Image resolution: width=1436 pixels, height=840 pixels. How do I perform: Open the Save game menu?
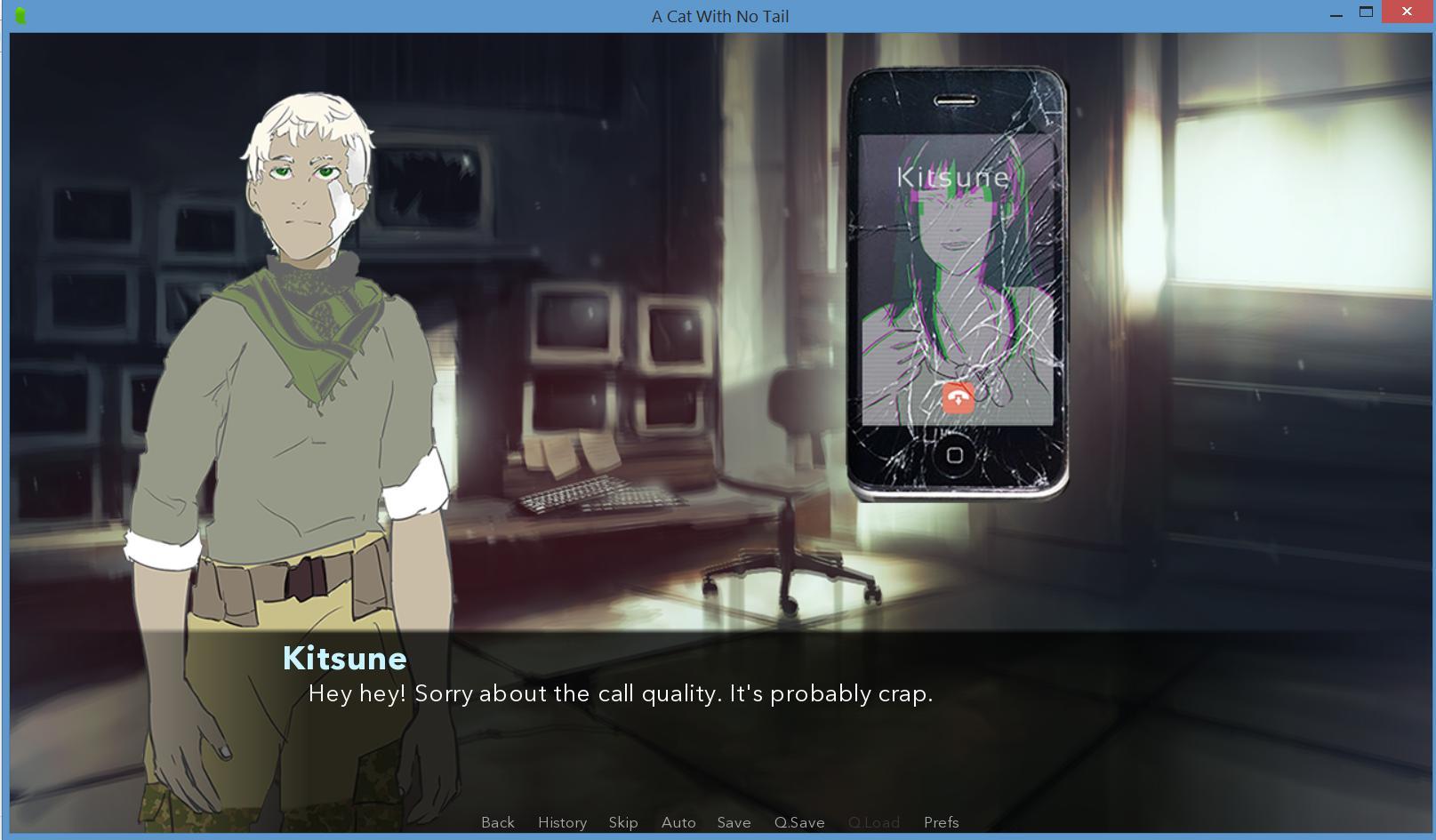click(x=734, y=822)
